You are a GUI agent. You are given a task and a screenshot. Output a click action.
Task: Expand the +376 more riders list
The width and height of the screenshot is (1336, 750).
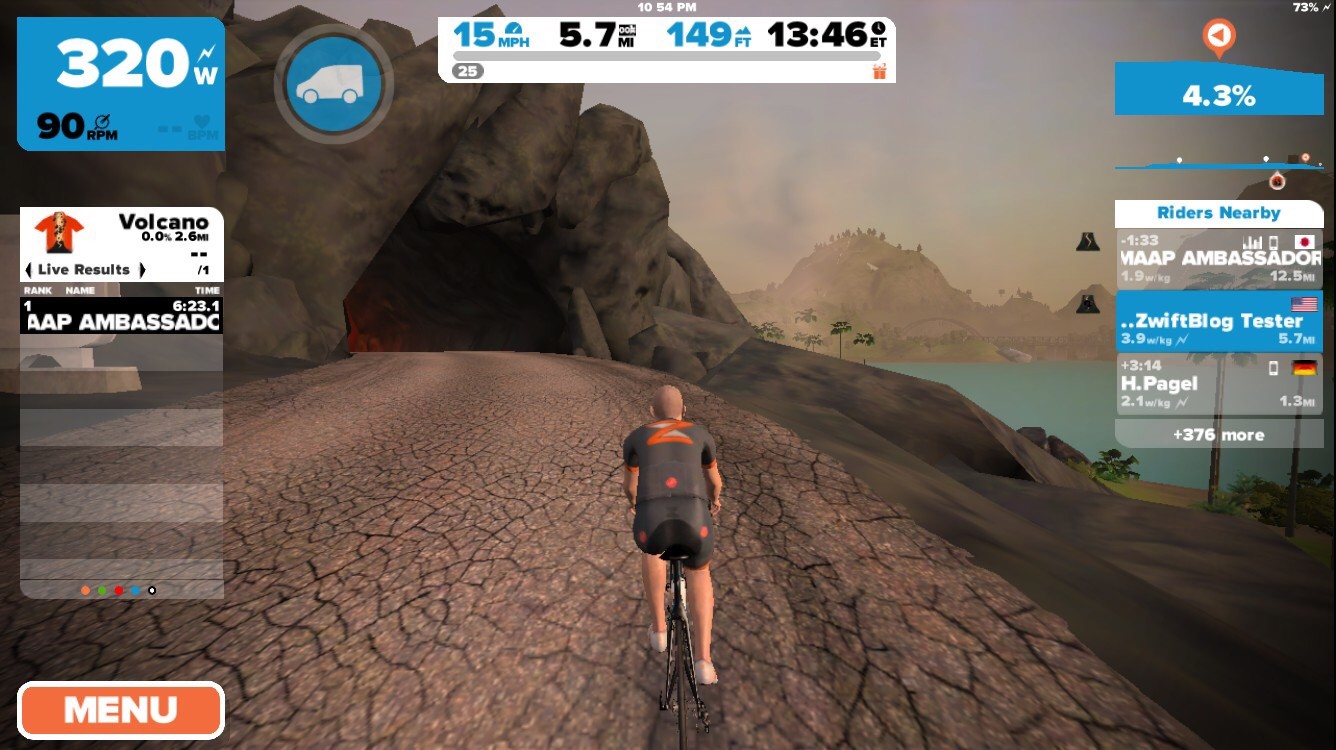[x=1218, y=434]
